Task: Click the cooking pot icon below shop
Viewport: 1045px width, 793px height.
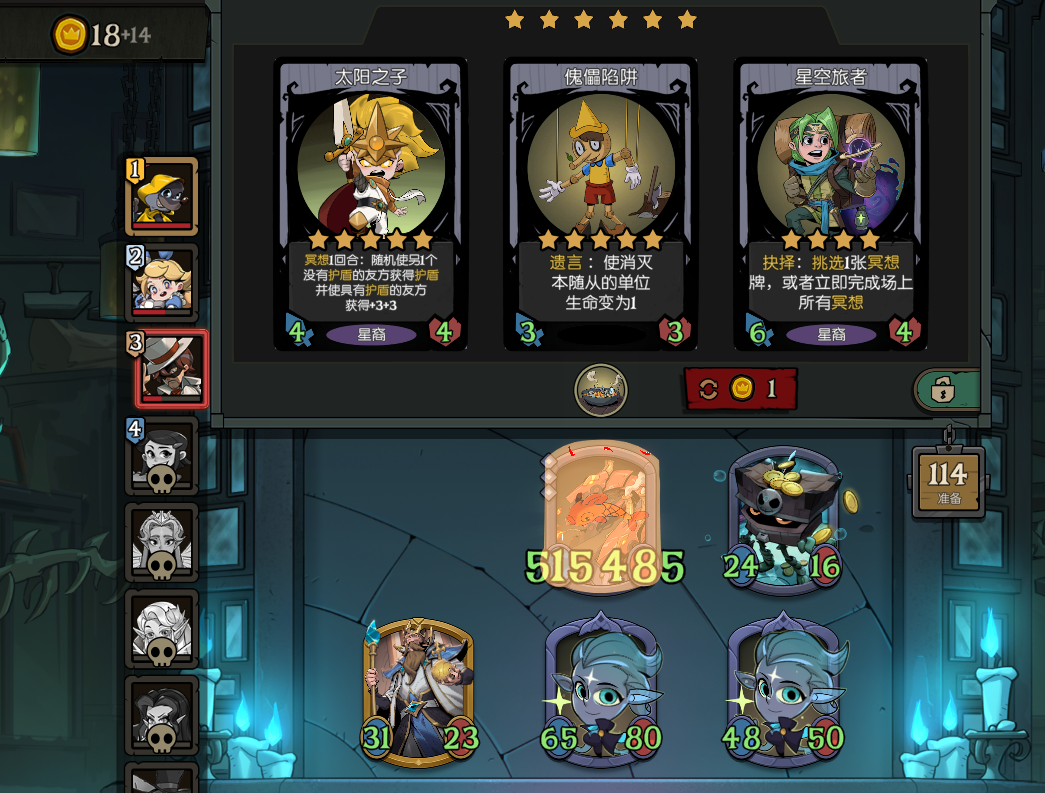Action: click(x=601, y=389)
